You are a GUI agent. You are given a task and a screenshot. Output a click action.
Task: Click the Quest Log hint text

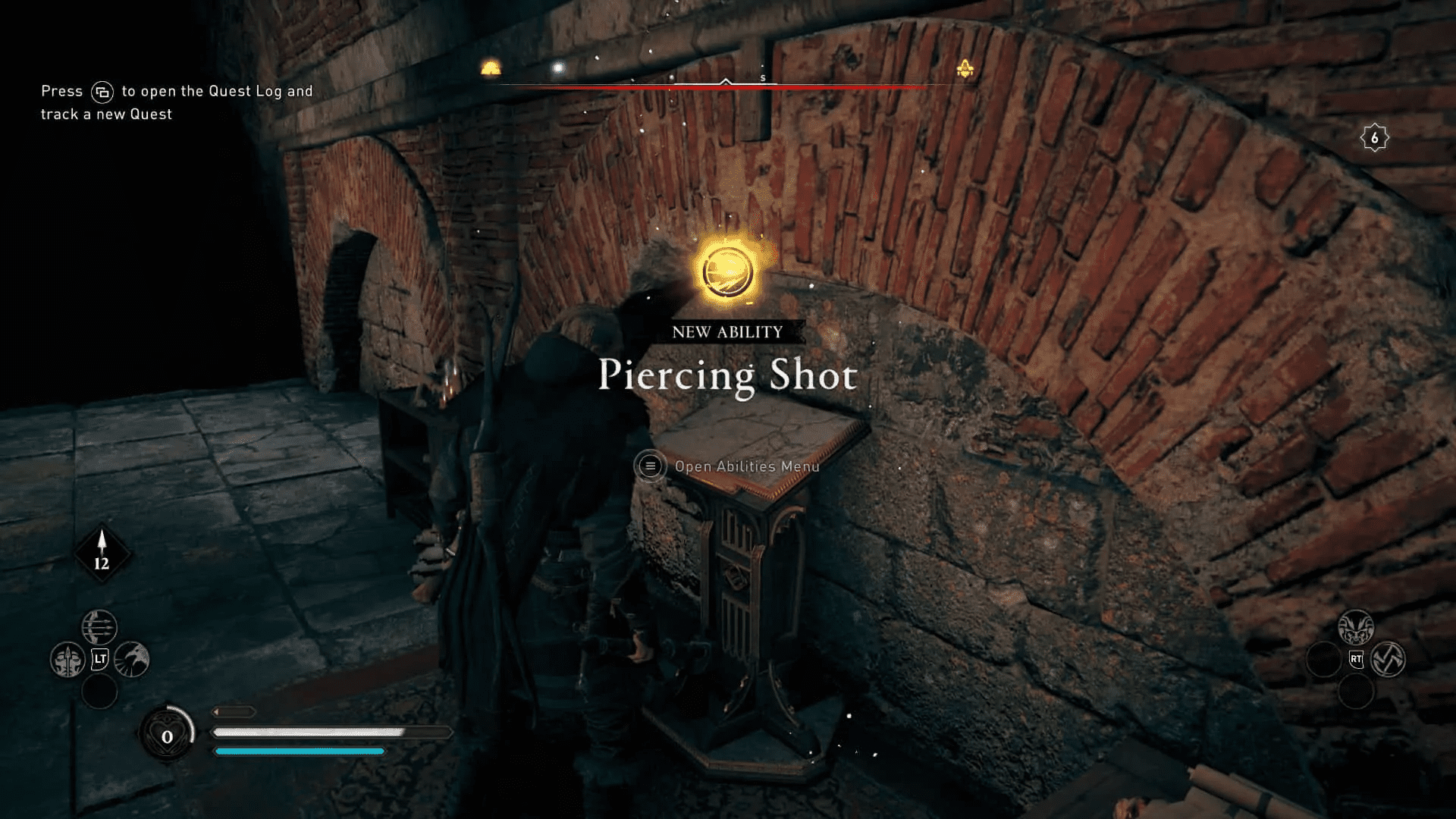(x=174, y=102)
